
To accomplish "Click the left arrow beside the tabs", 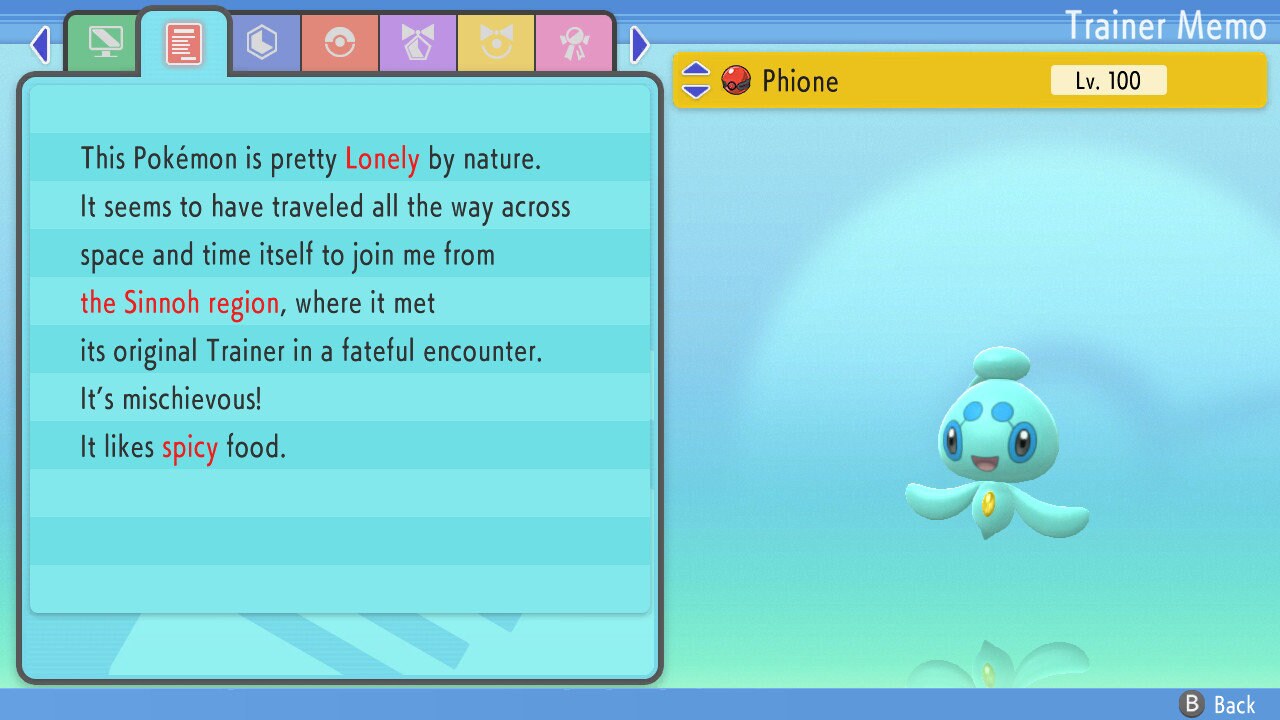I will pos(40,44).
